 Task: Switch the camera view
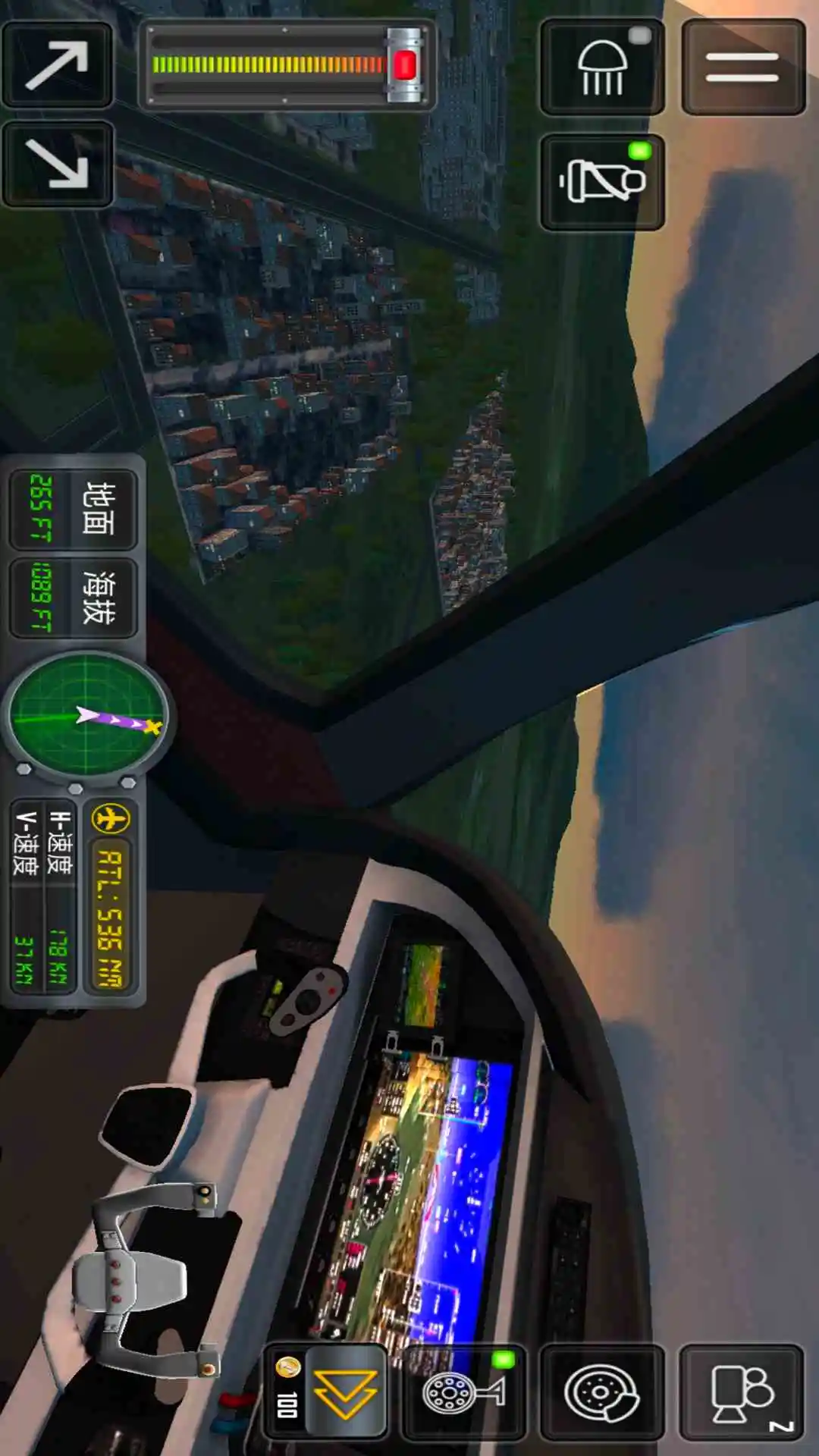[742, 1392]
